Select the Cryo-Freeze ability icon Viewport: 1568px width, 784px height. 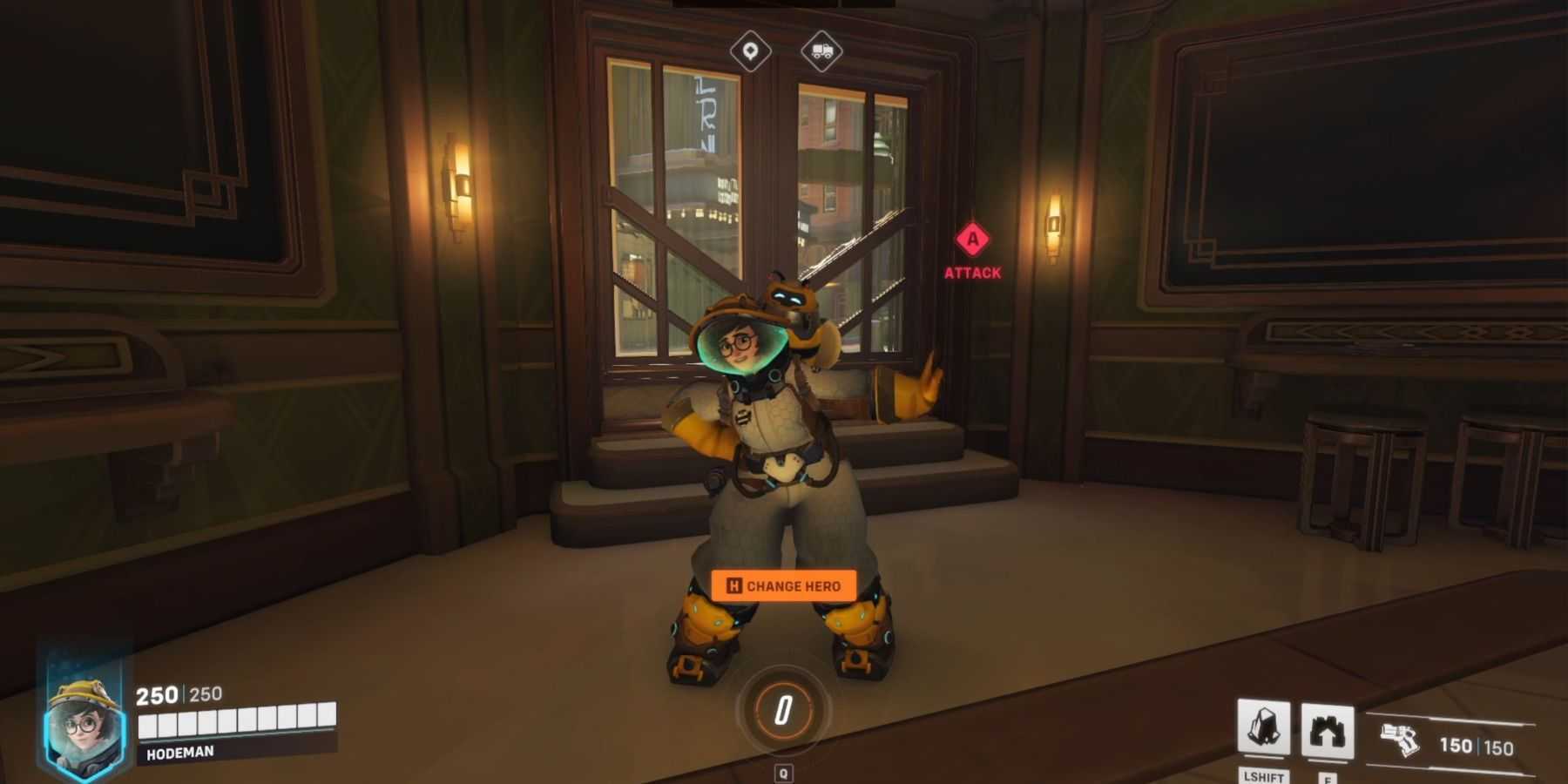(x=1263, y=727)
